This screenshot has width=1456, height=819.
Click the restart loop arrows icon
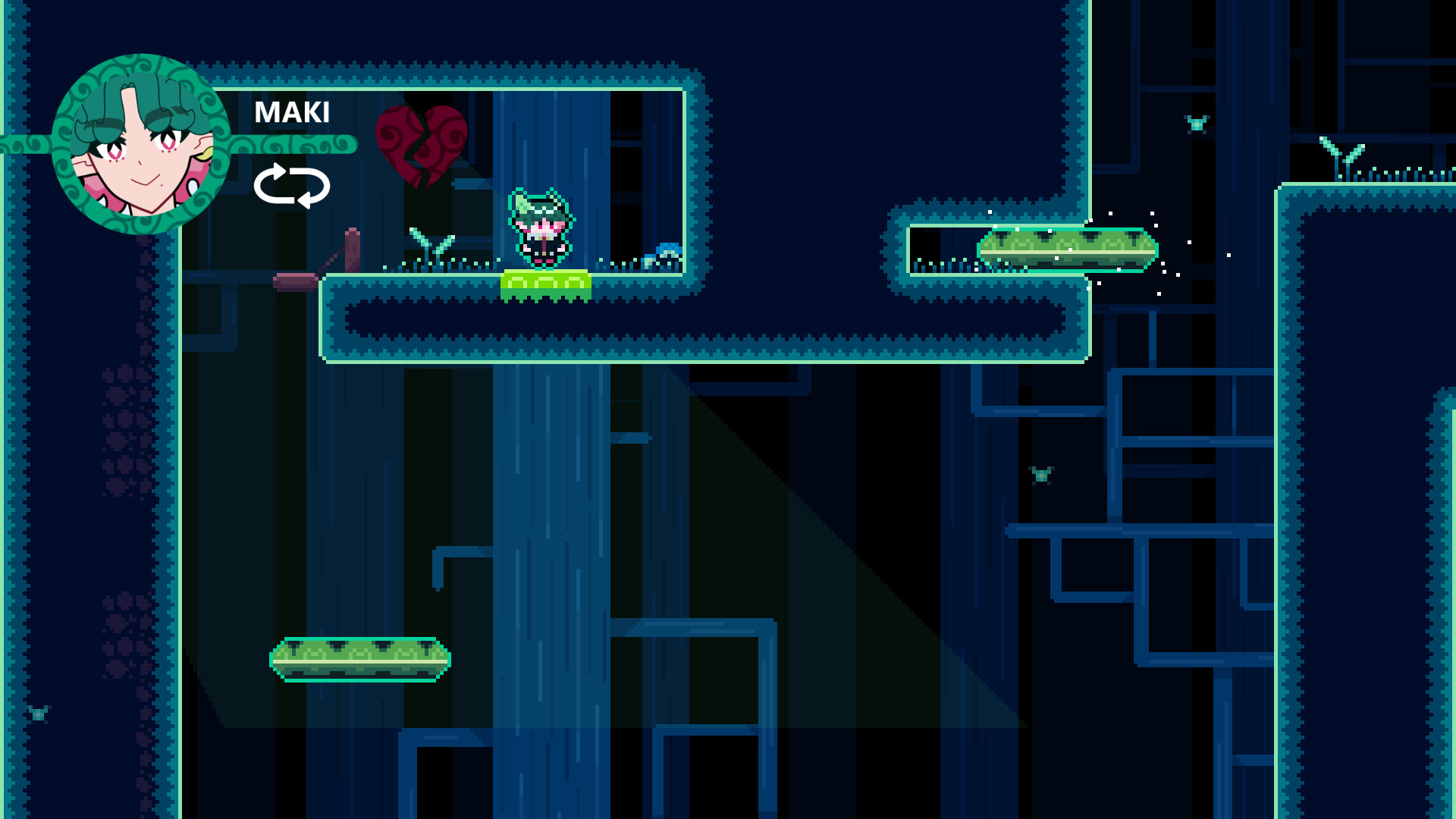pos(293,184)
